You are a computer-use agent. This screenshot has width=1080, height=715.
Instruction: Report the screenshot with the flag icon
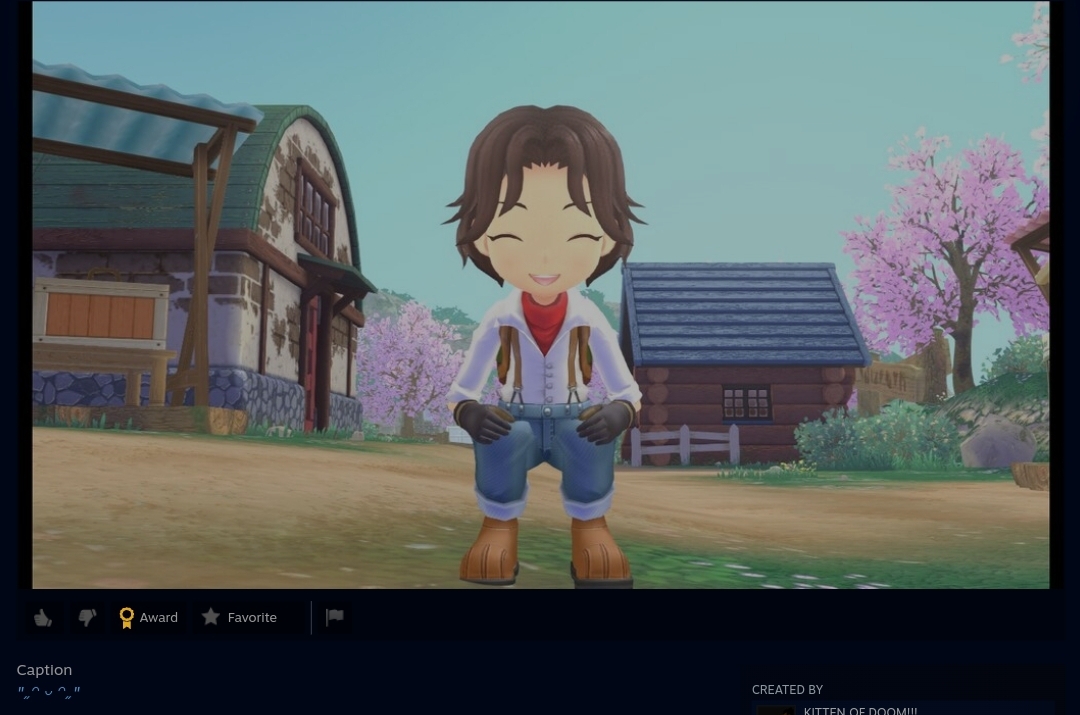[x=335, y=617]
